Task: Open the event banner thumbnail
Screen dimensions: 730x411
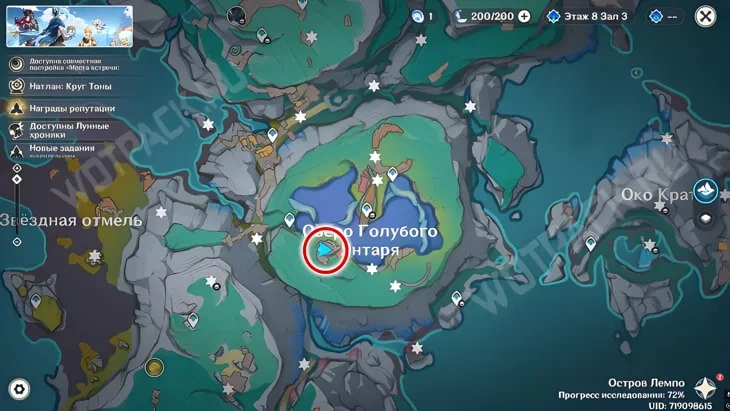Action: tap(55, 27)
